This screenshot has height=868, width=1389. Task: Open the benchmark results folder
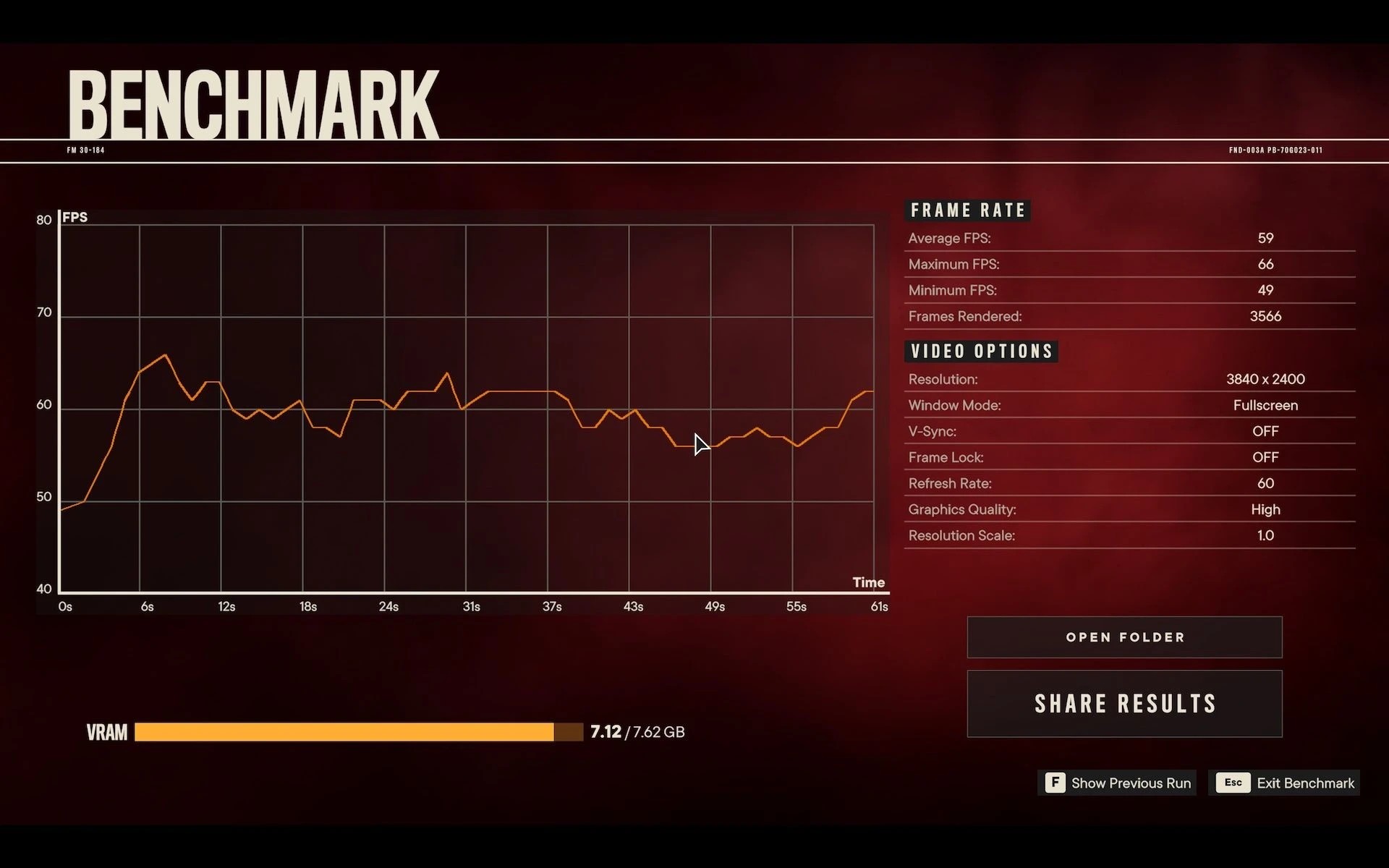click(x=1124, y=637)
